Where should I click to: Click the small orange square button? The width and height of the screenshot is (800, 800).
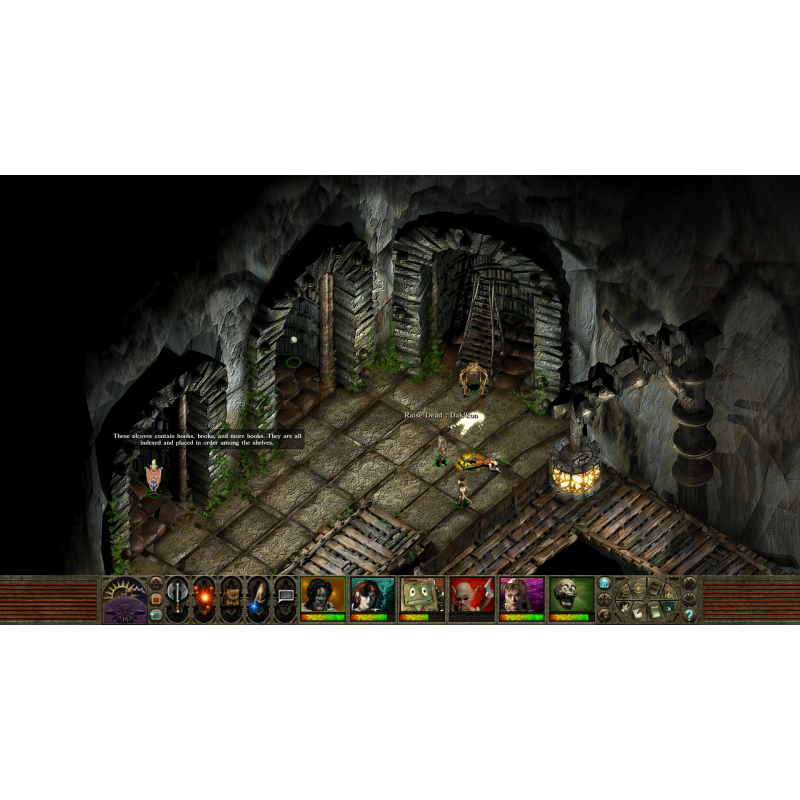155,600
